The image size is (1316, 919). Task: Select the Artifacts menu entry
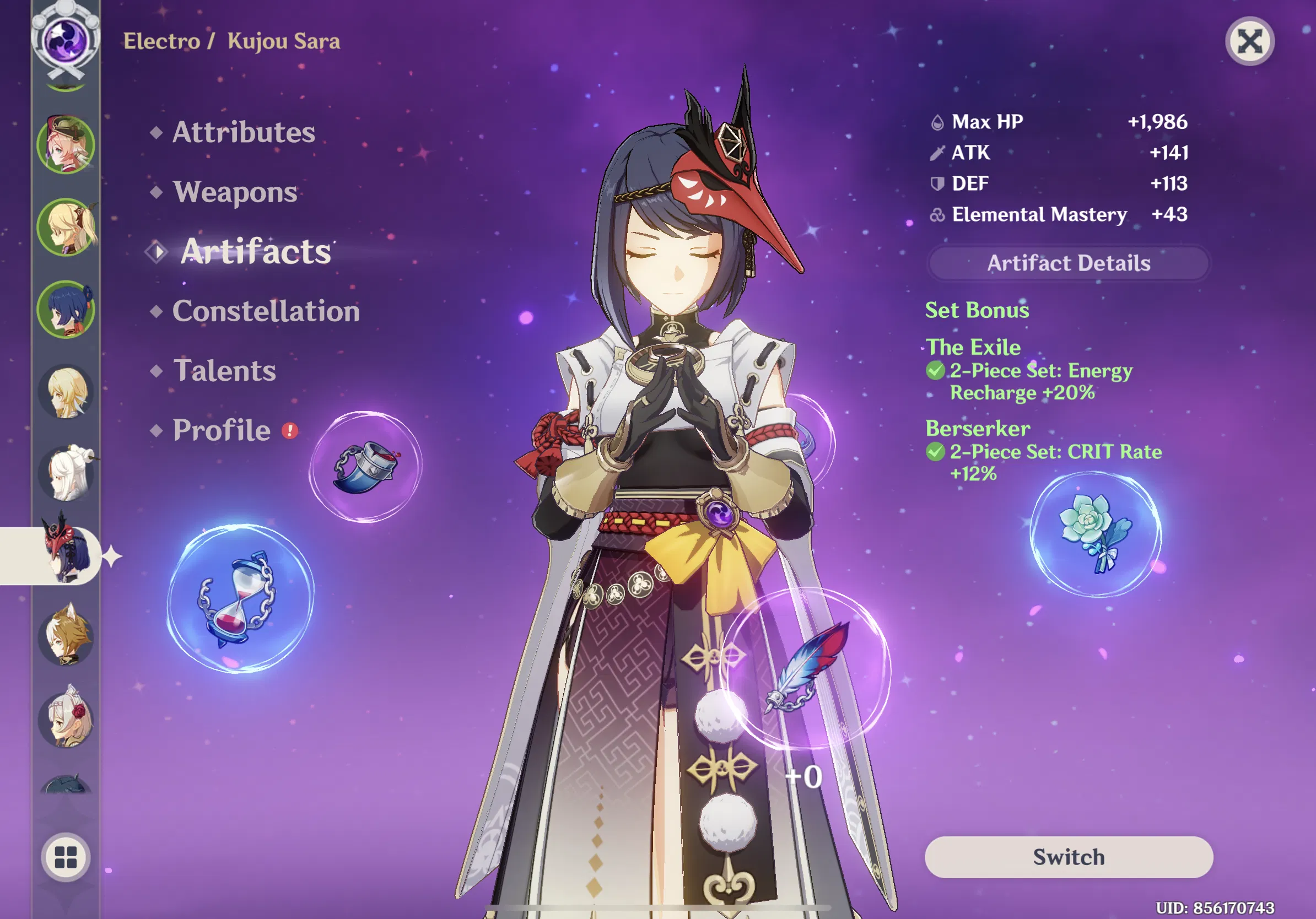click(256, 252)
